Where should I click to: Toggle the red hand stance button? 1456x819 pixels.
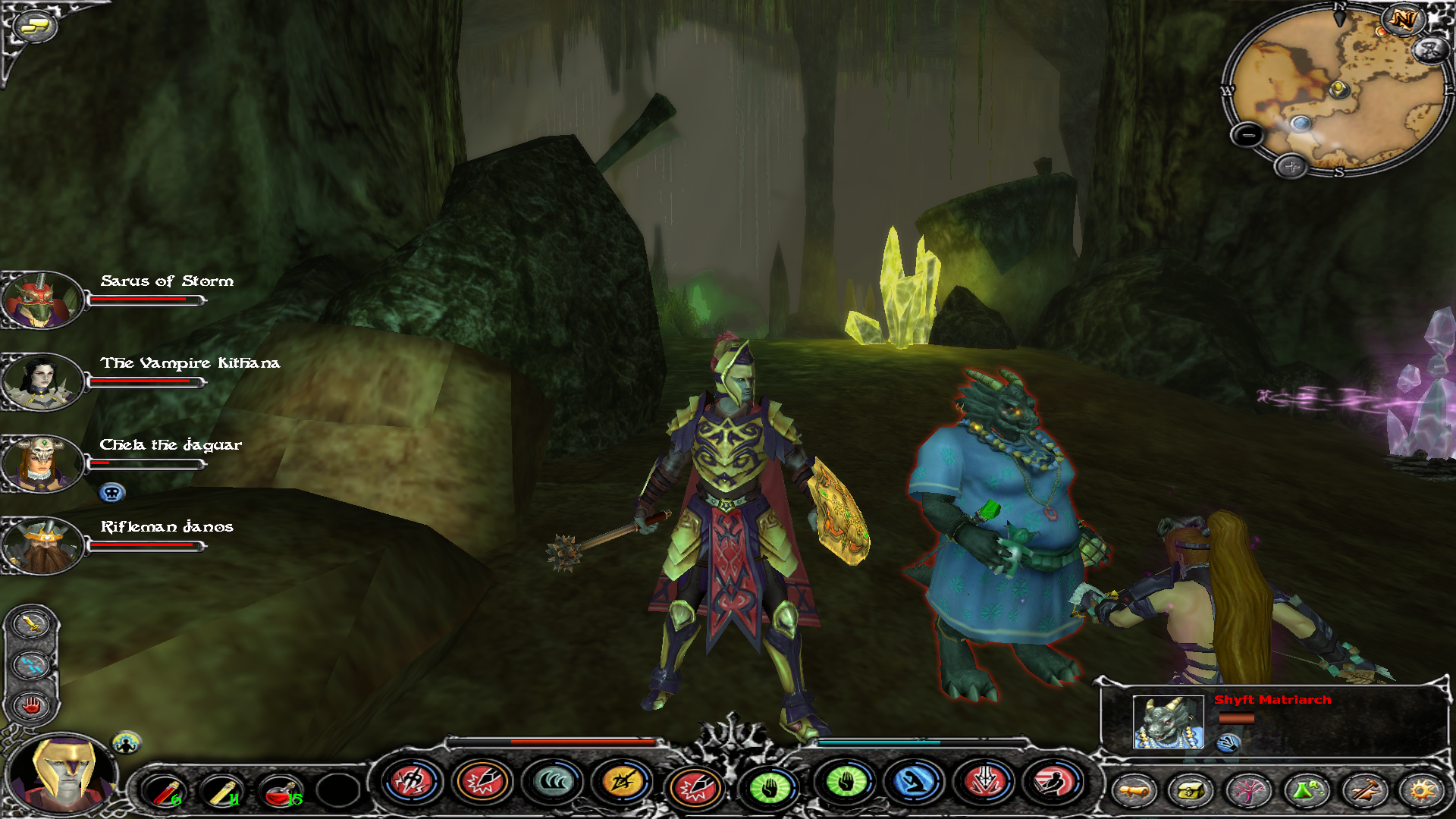[31, 705]
